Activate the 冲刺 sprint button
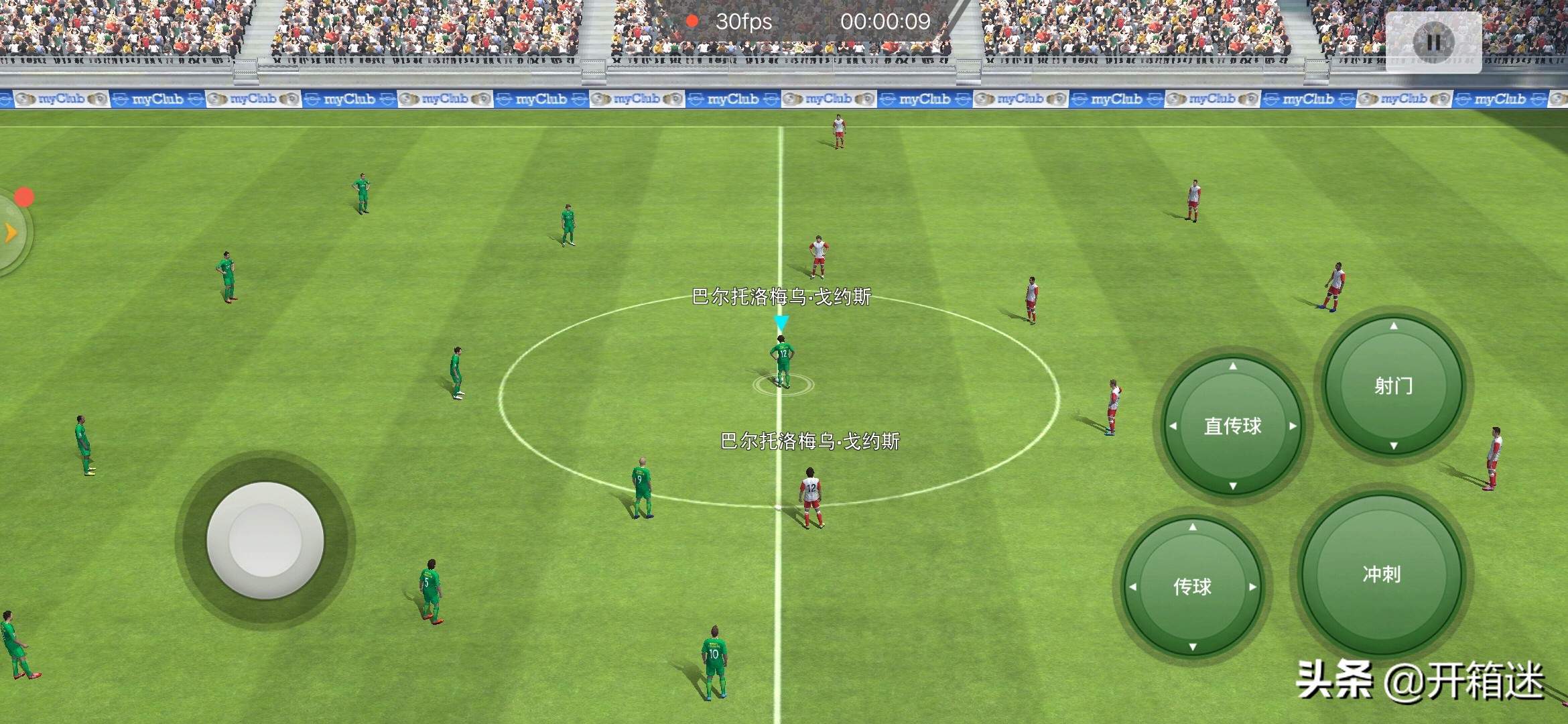This screenshot has height=724, width=1568. click(x=1381, y=574)
